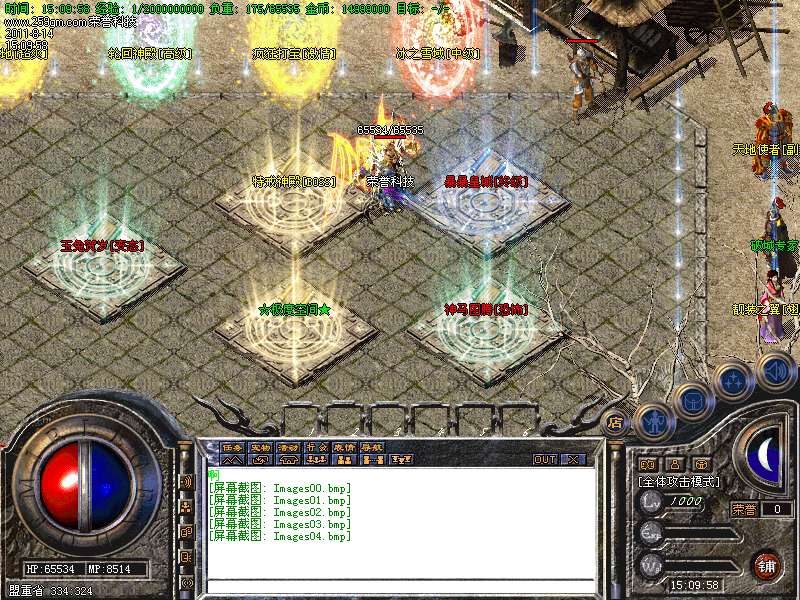Image resolution: width=800 pixels, height=600 pixels.
Task: Click the 荣誉 honor label button
Action: [743, 509]
